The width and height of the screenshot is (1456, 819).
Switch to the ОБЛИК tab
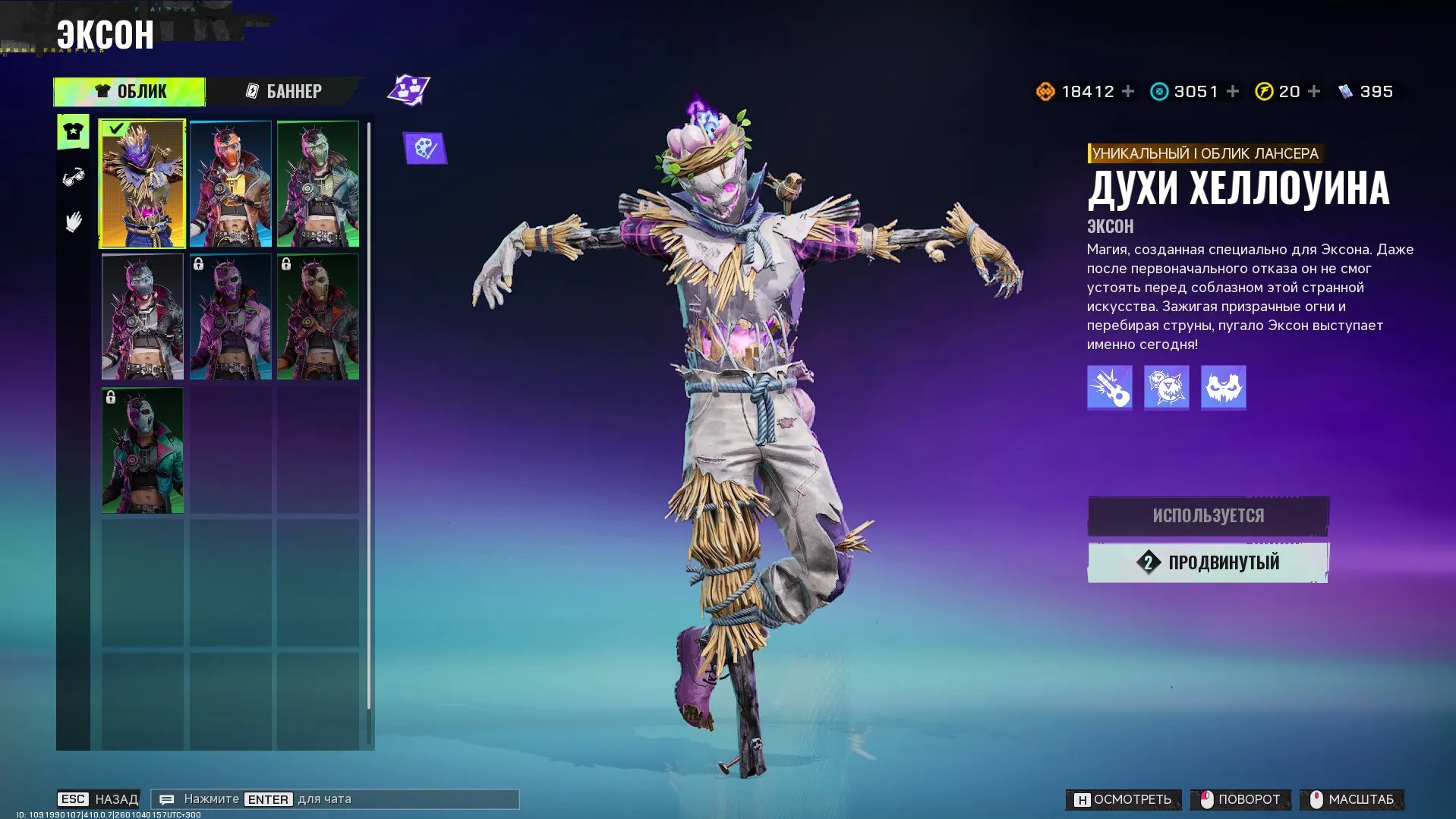pyautogui.click(x=130, y=92)
